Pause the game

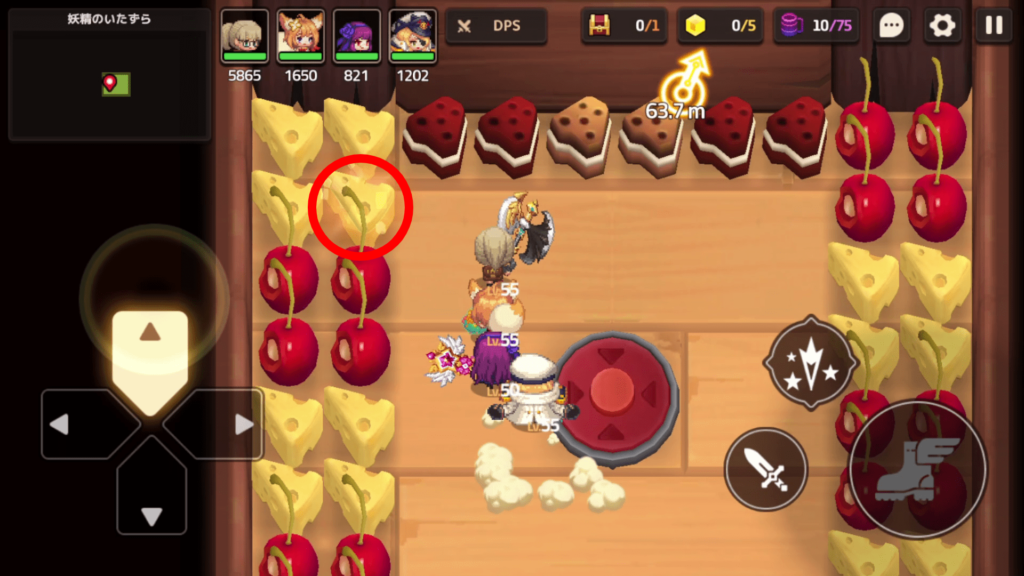tap(993, 26)
